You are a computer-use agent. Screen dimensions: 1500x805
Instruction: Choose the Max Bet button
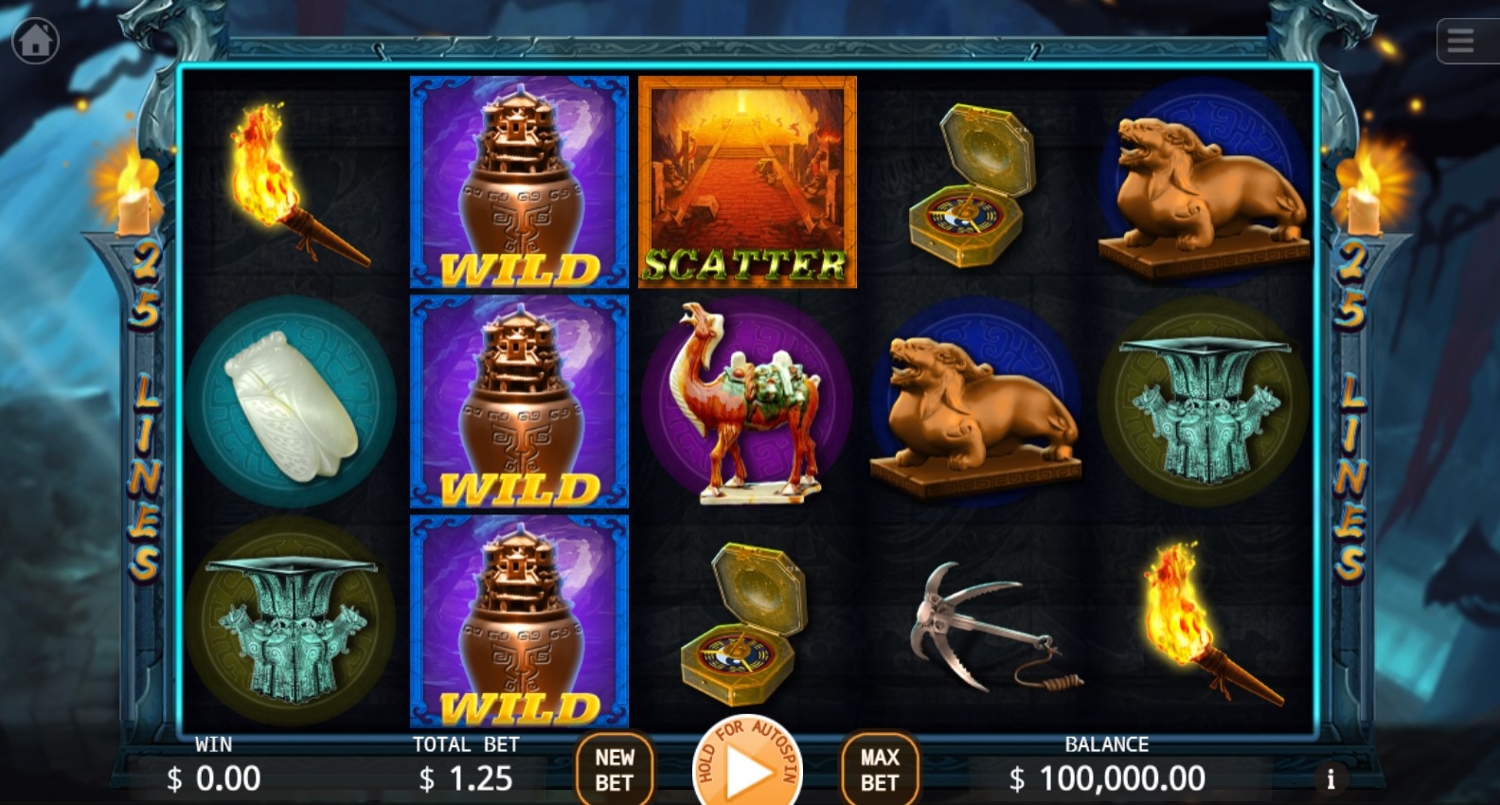880,769
